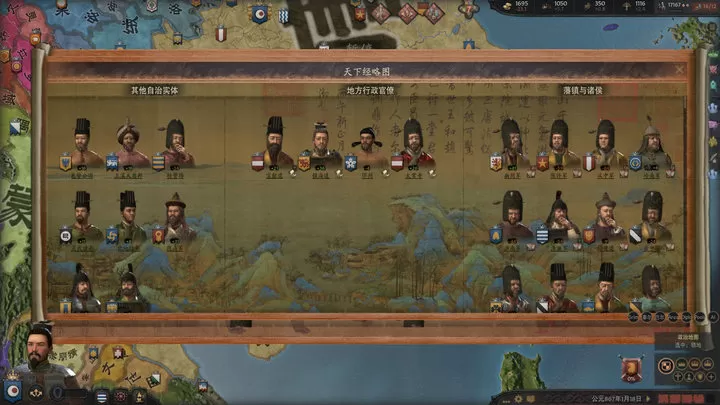Select the helmeted warlord portrait in 藩镇与诸侯
Viewport: 720px width, 405px height.
point(653,143)
